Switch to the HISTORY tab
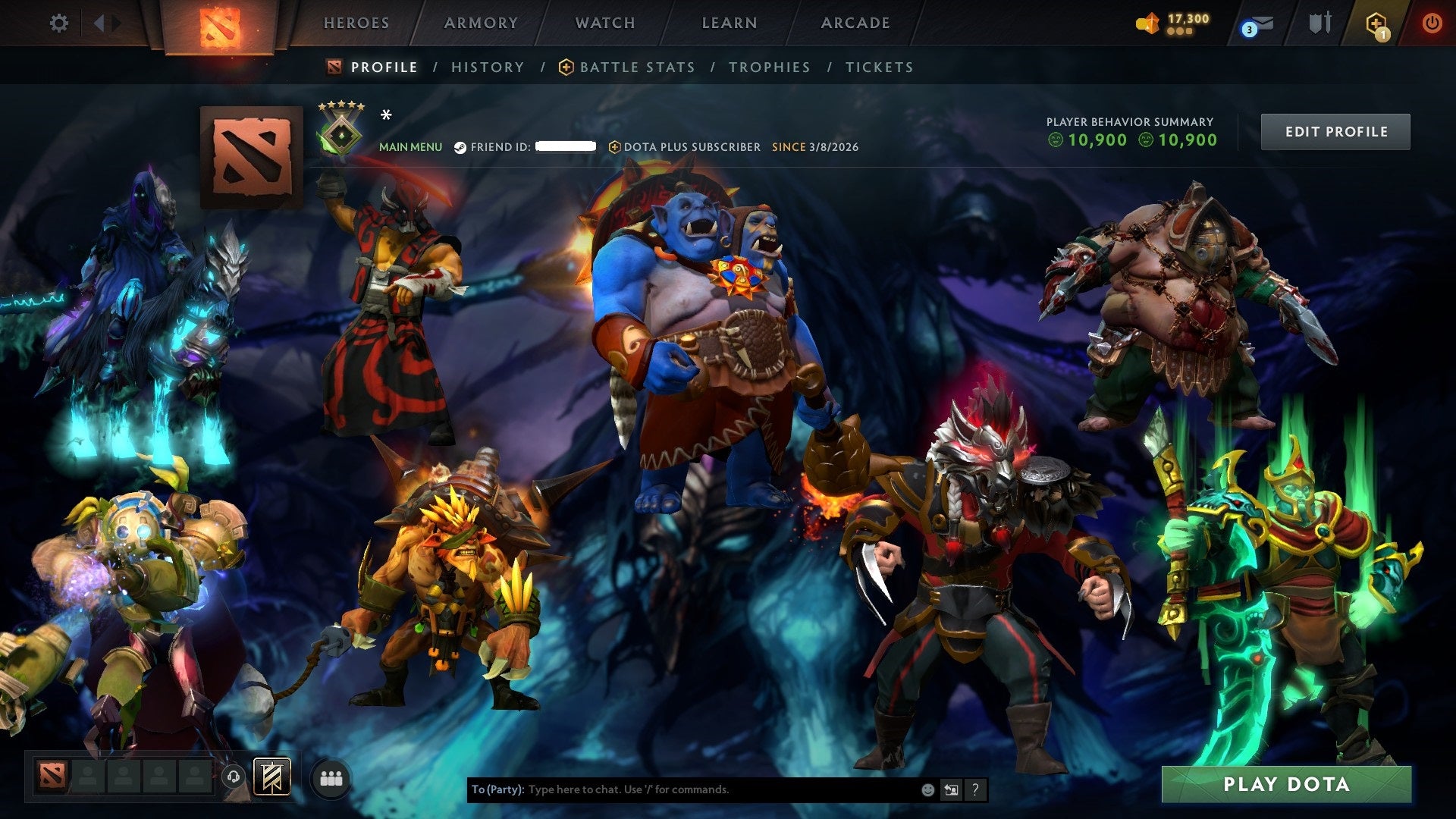 [x=487, y=67]
